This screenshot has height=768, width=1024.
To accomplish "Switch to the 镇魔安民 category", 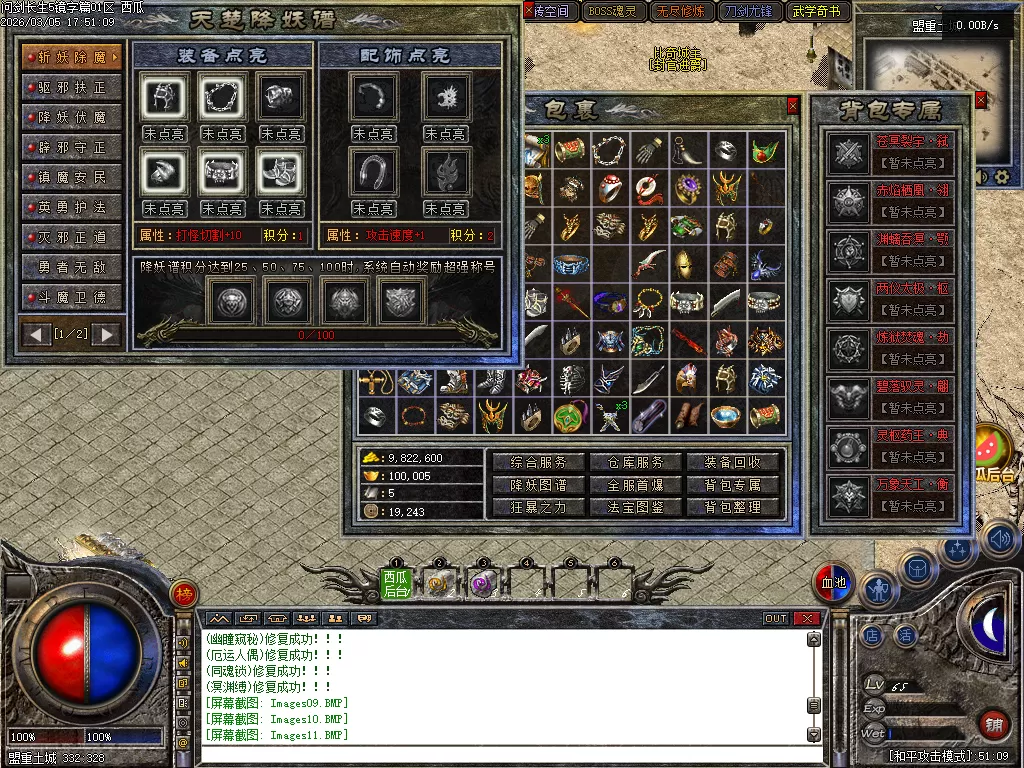I will coord(72,177).
